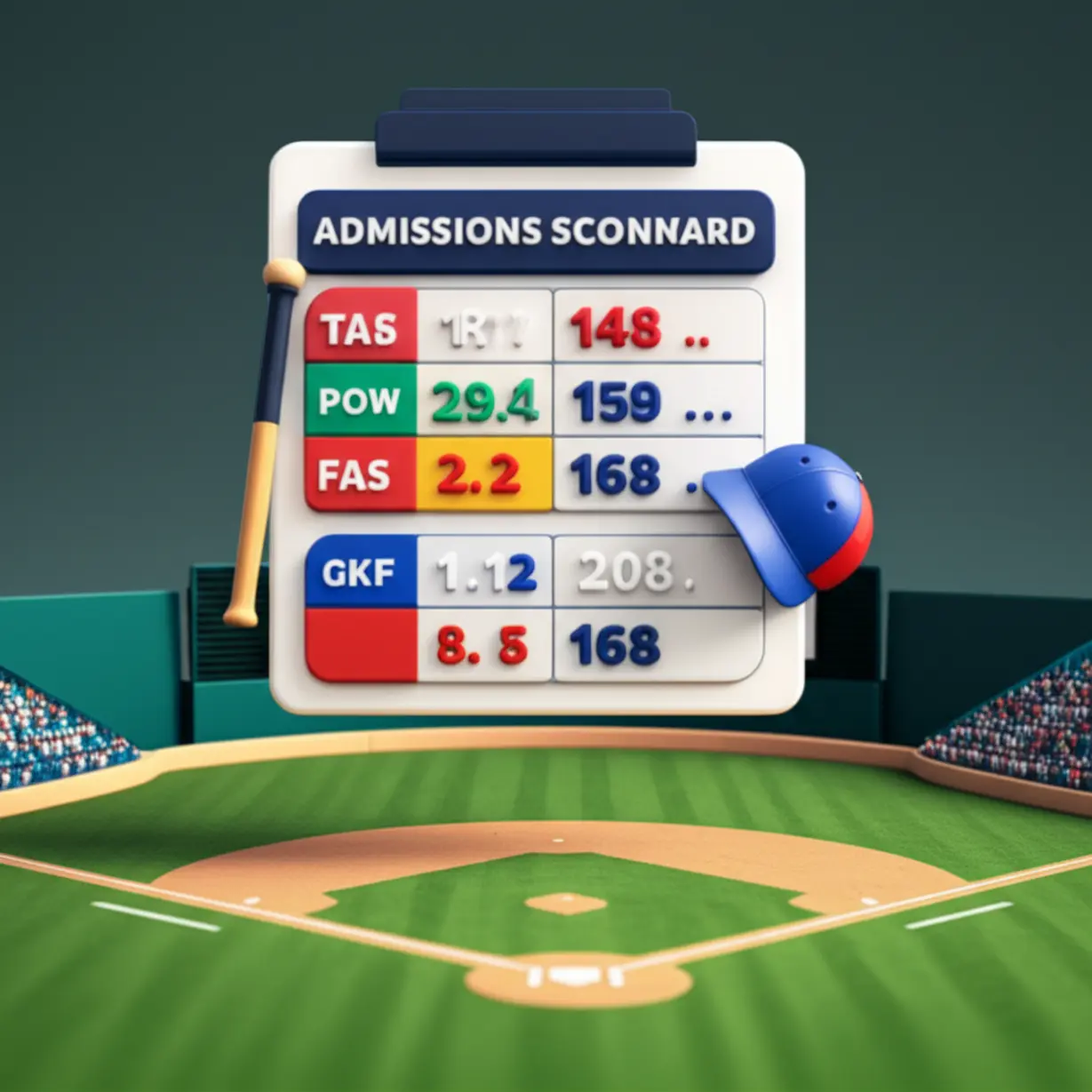
Task: Select the TAS row label
Action: [x=360, y=327]
